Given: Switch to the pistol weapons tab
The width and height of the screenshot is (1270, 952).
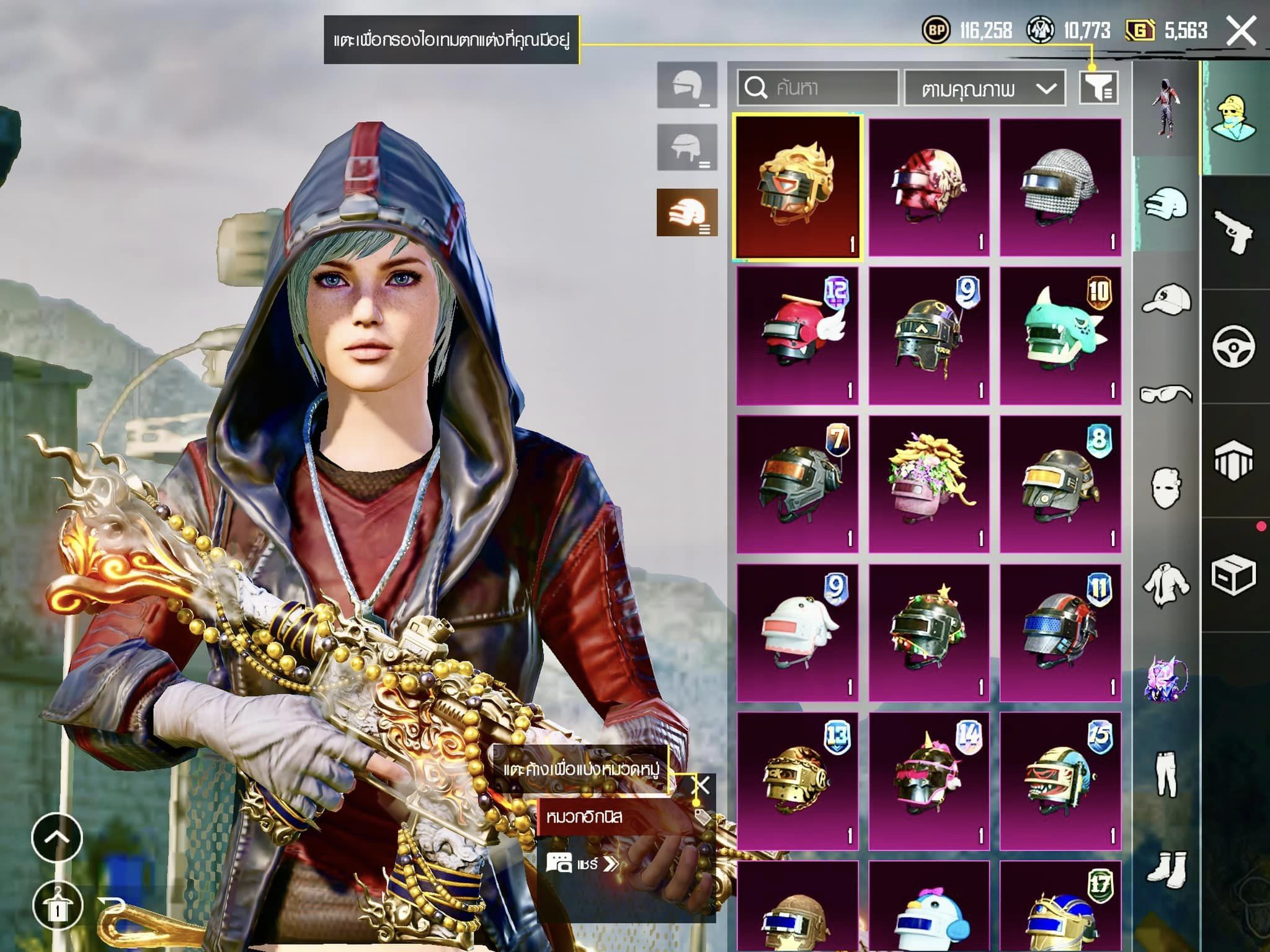Looking at the screenshot, I should (1233, 231).
